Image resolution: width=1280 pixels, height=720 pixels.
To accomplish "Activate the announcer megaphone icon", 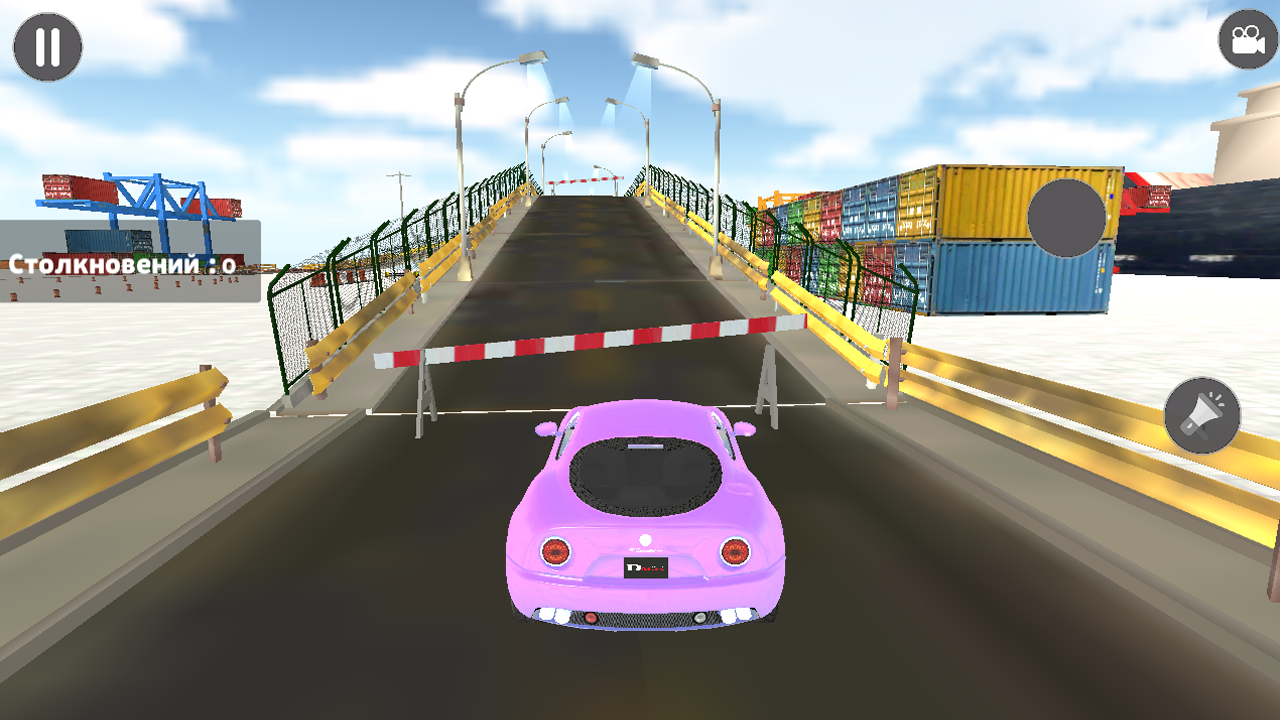I will coord(1200,413).
